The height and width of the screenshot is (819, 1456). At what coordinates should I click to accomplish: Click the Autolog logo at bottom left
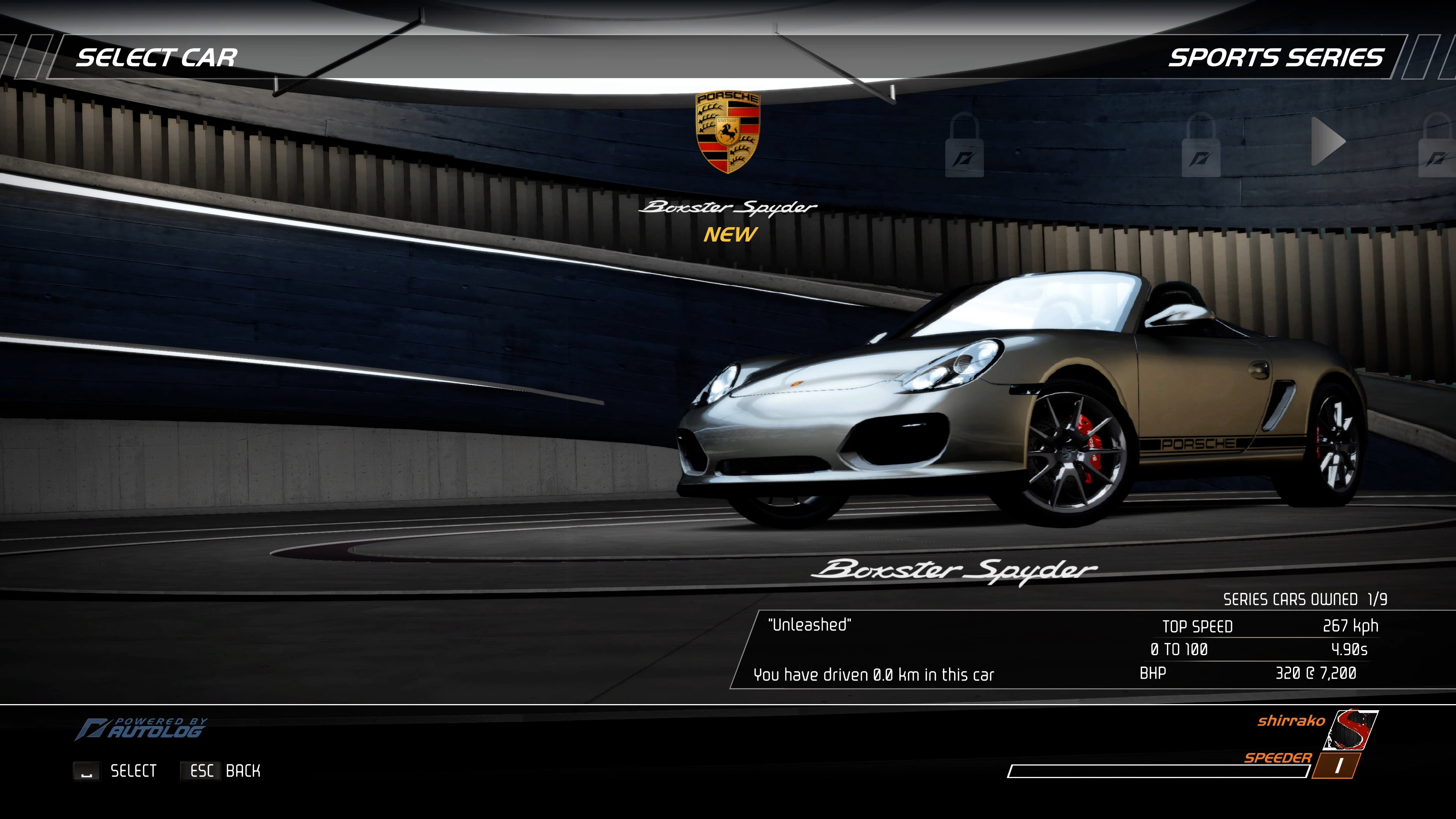(144, 729)
